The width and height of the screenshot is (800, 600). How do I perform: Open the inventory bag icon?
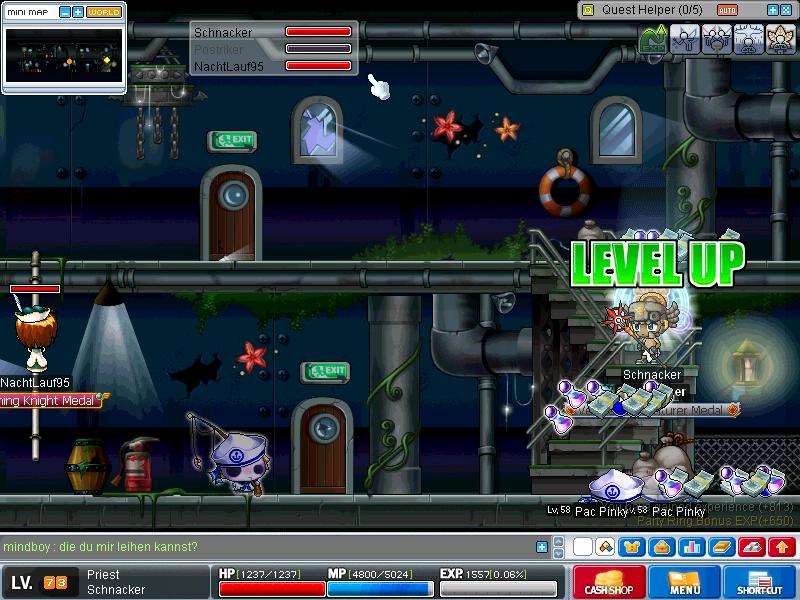(x=663, y=547)
